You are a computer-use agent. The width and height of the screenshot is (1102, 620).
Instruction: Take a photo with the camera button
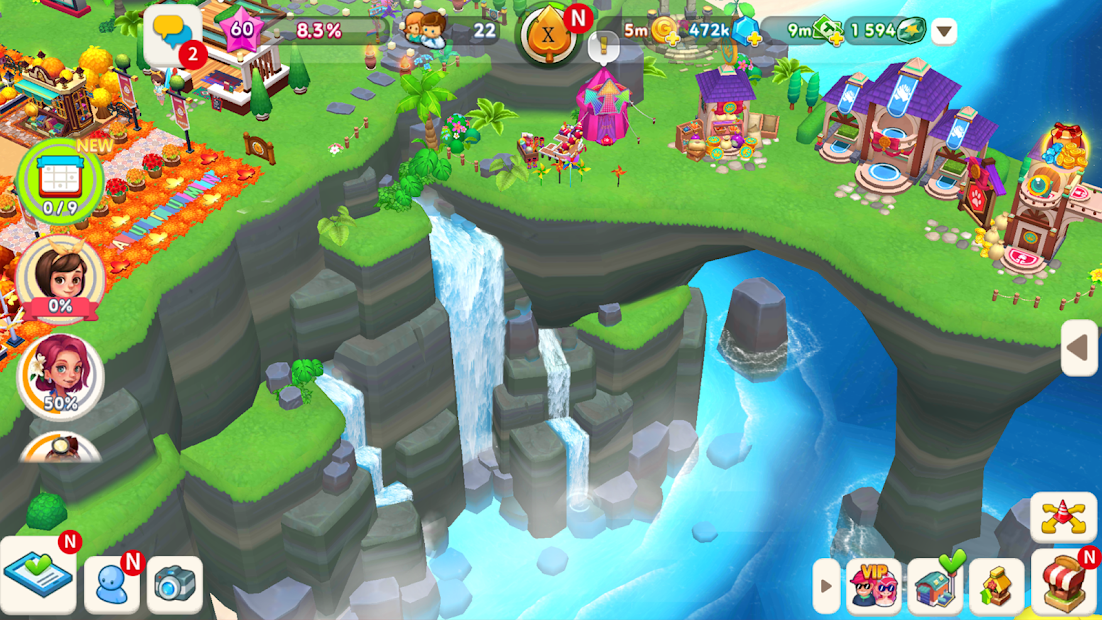pos(175,584)
